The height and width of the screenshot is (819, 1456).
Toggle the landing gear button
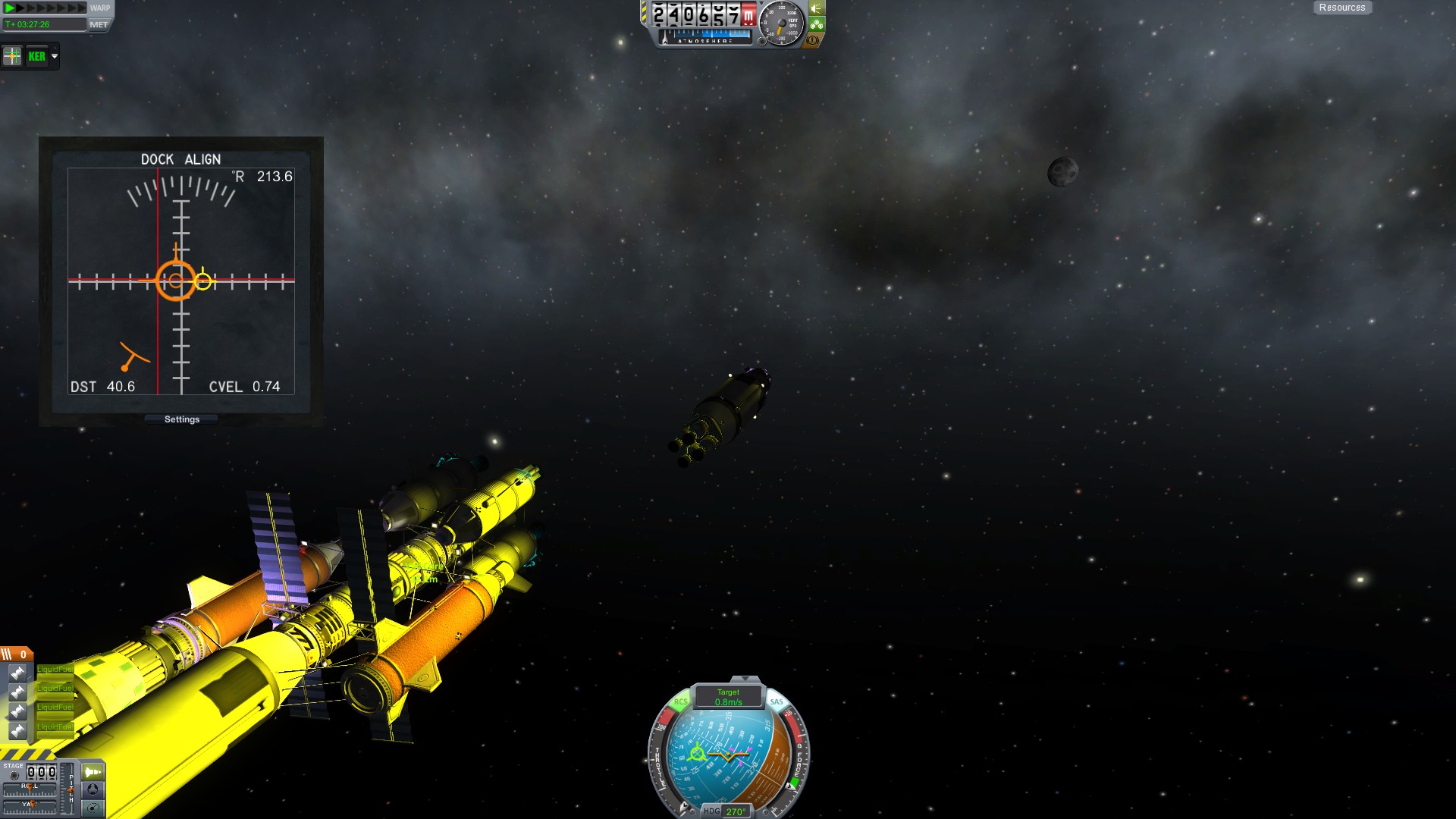817,24
